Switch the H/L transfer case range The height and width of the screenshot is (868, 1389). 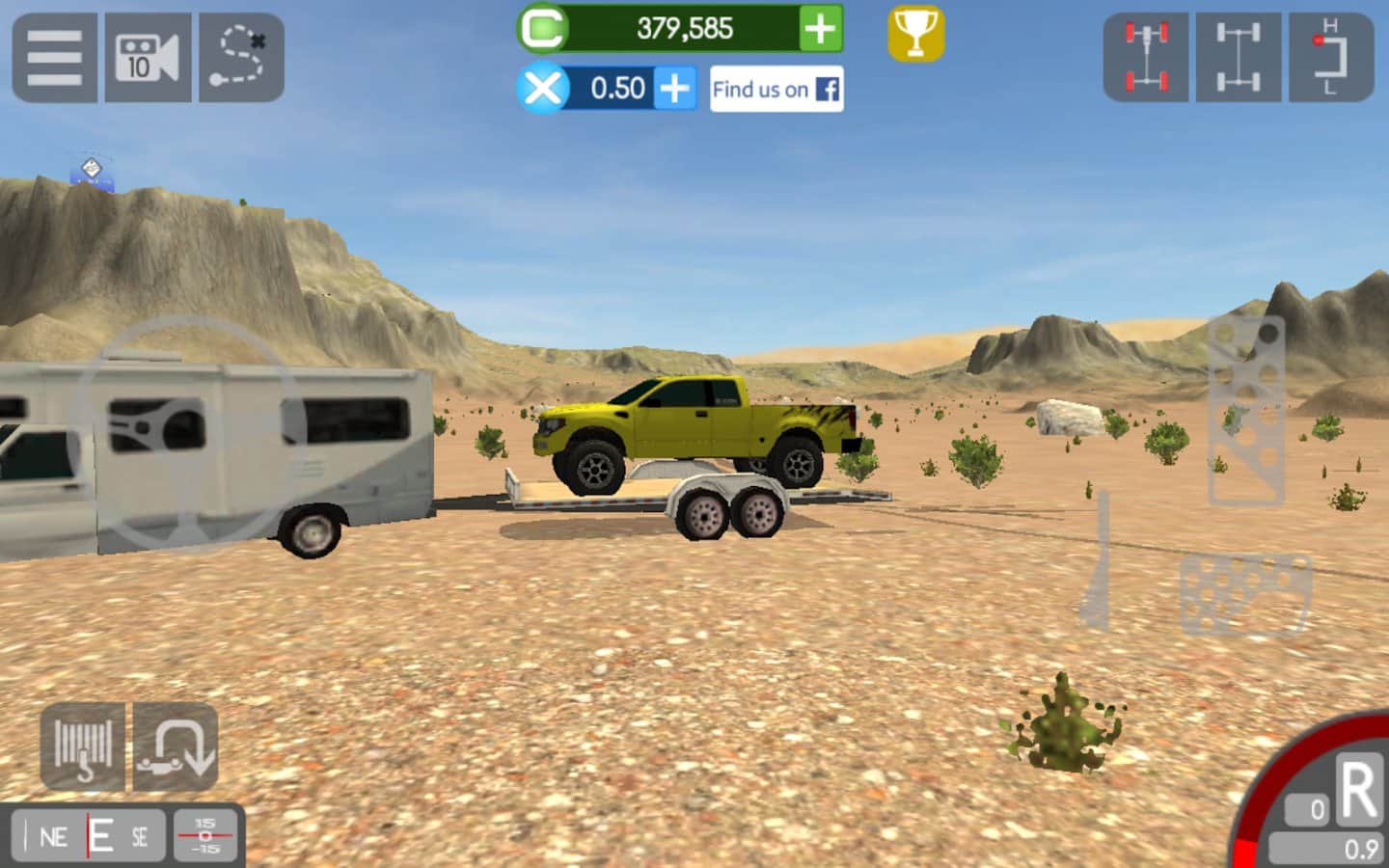(x=1331, y=58)
